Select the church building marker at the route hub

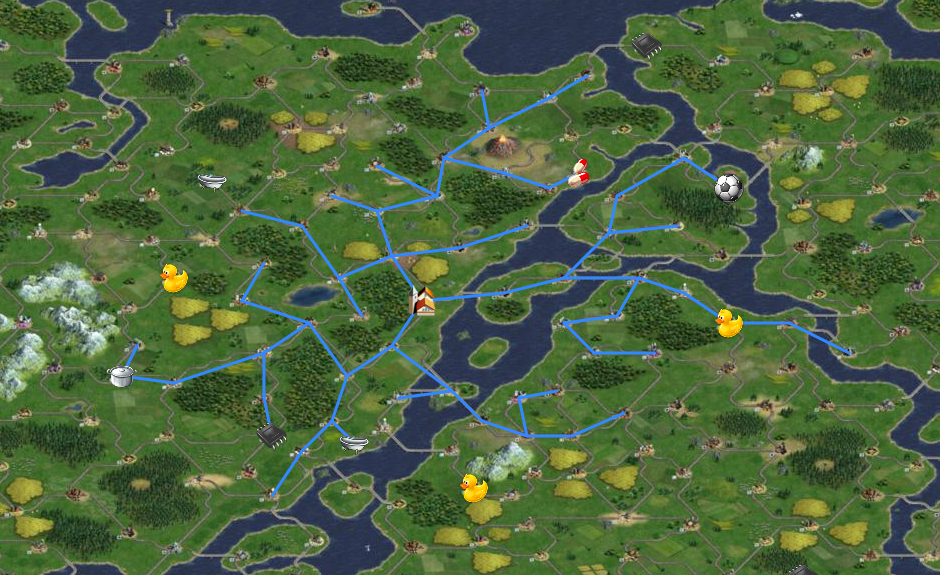point(424,300)
